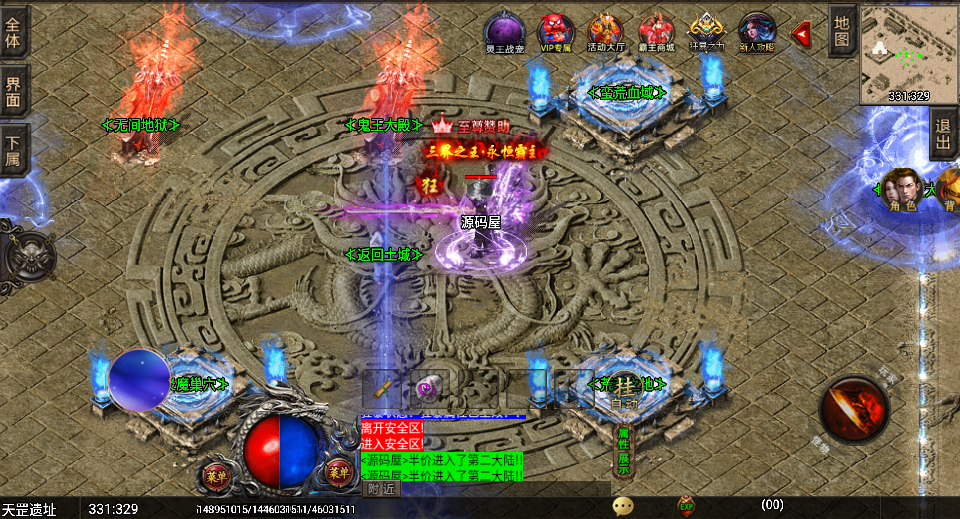Click the 地图 map button
The image size is (960, 519).
coord(842,31)
